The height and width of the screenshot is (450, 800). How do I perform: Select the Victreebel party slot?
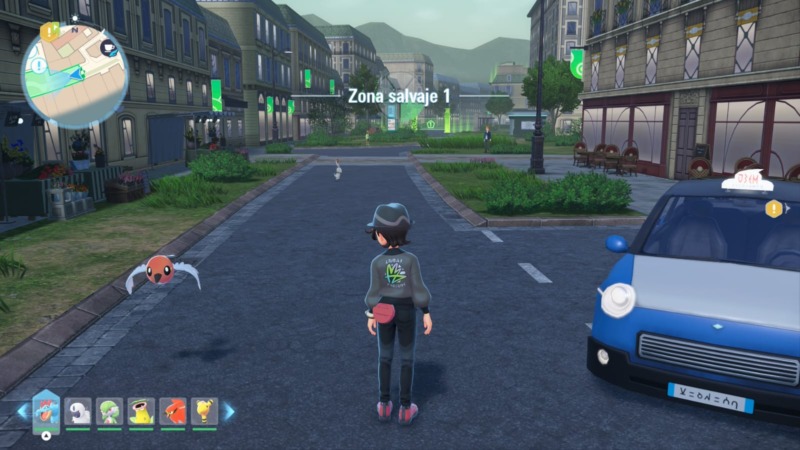coord(141,410)
